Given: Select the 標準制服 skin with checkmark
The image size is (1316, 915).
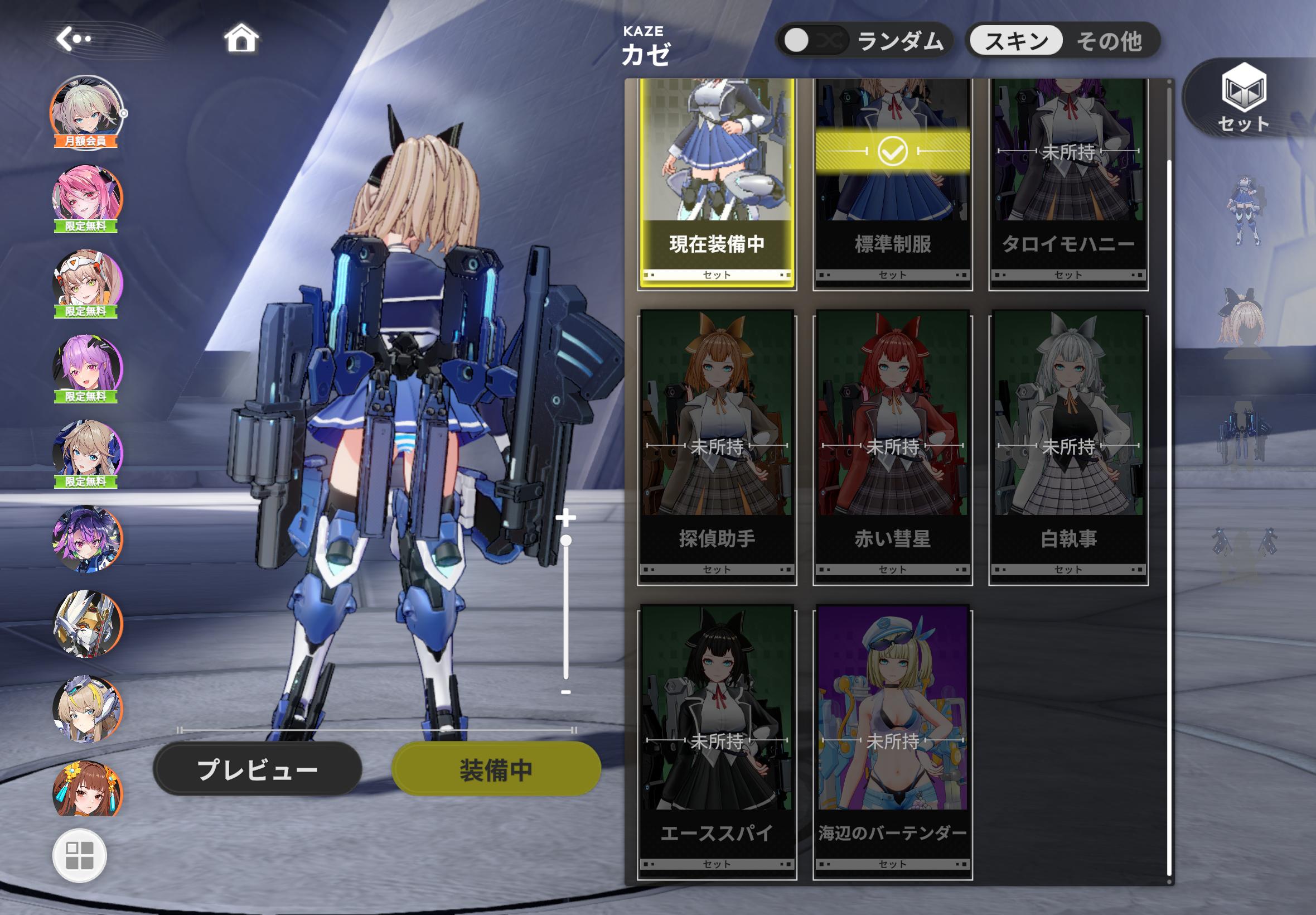Looking at the screenshot, I should pyautogui.click(x=893, y=166).
